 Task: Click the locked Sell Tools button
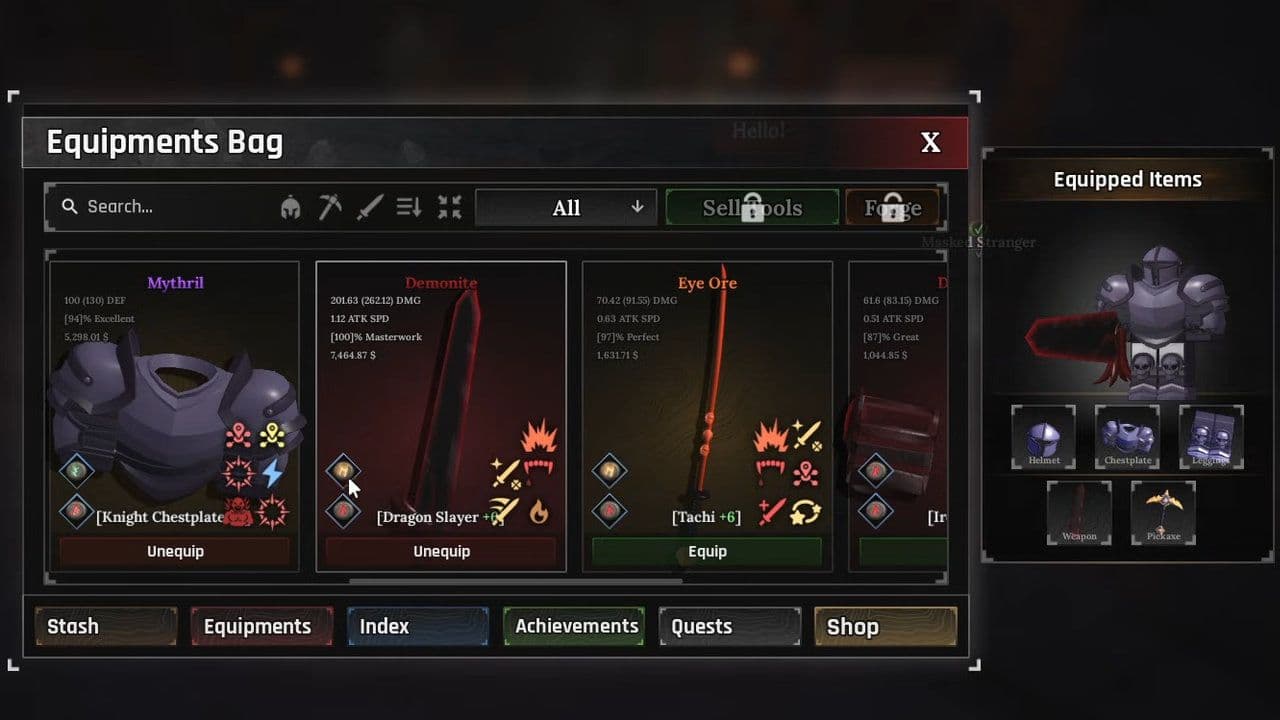coord(752,207)
